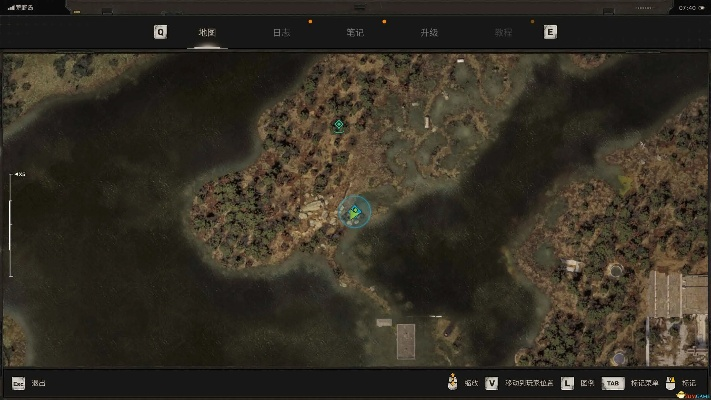Open the 笔记 (Notes) tab
711x400 pixels.
355,32
